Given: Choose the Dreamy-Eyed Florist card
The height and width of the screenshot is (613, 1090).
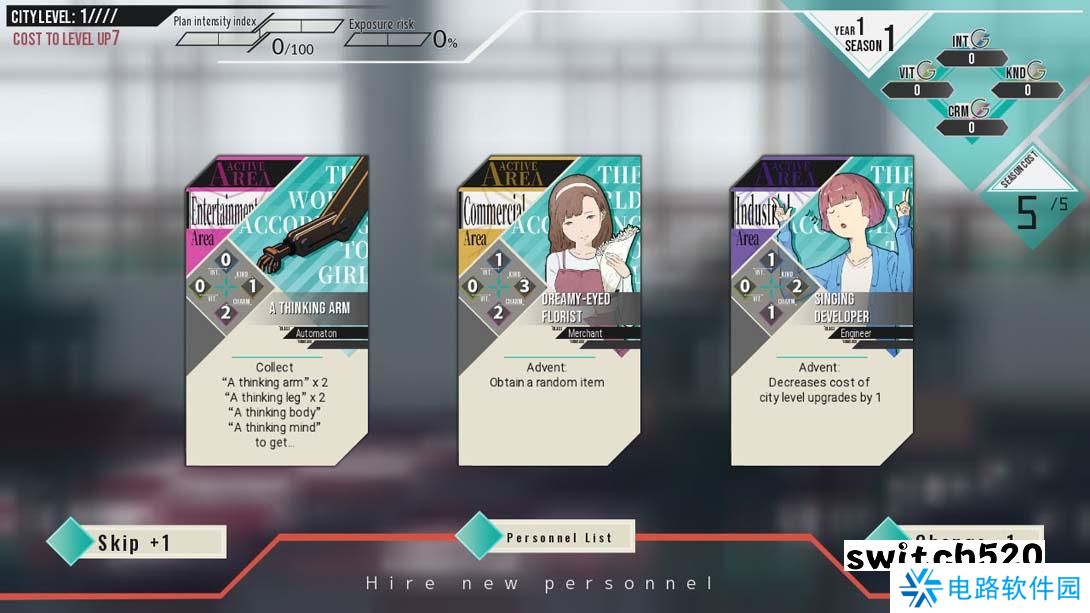Looking at the screenshot, I should [x=549, y=310].
